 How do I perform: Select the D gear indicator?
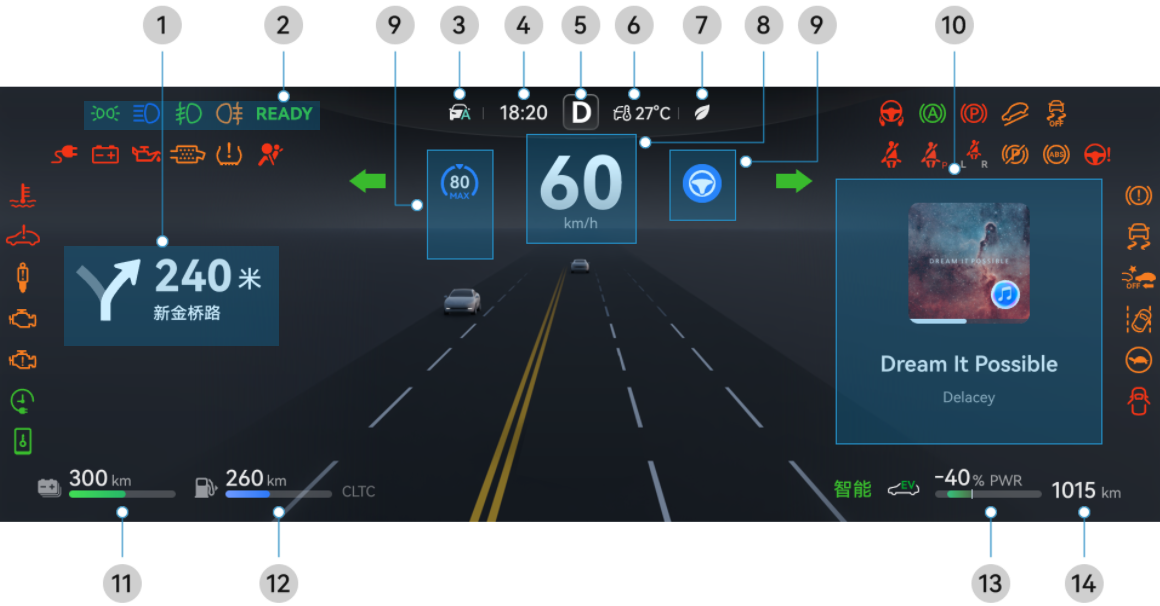pyautogui.click(x=580, y=113)
